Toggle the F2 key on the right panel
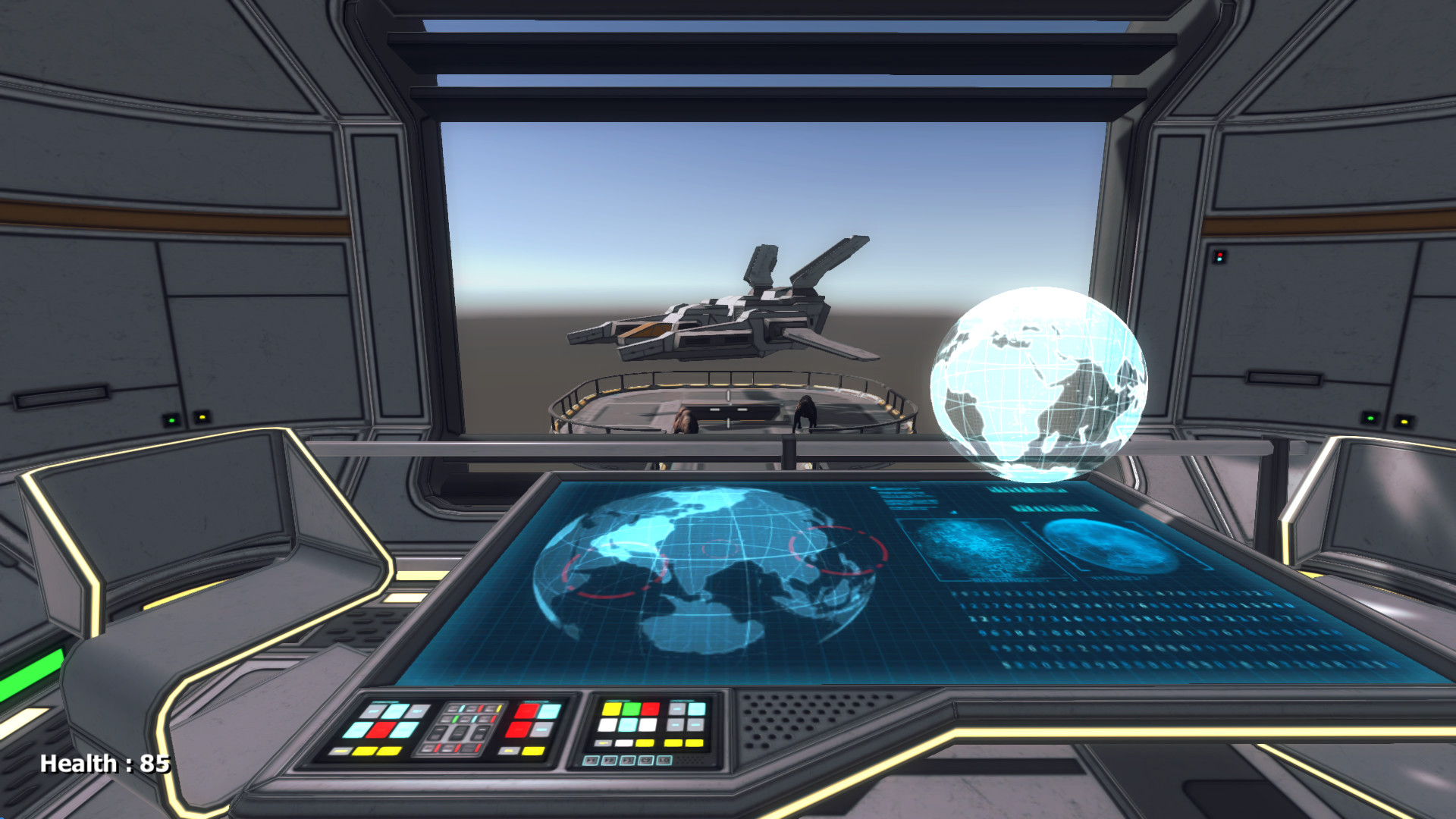 pyautogui.click(x=609, y=761)
